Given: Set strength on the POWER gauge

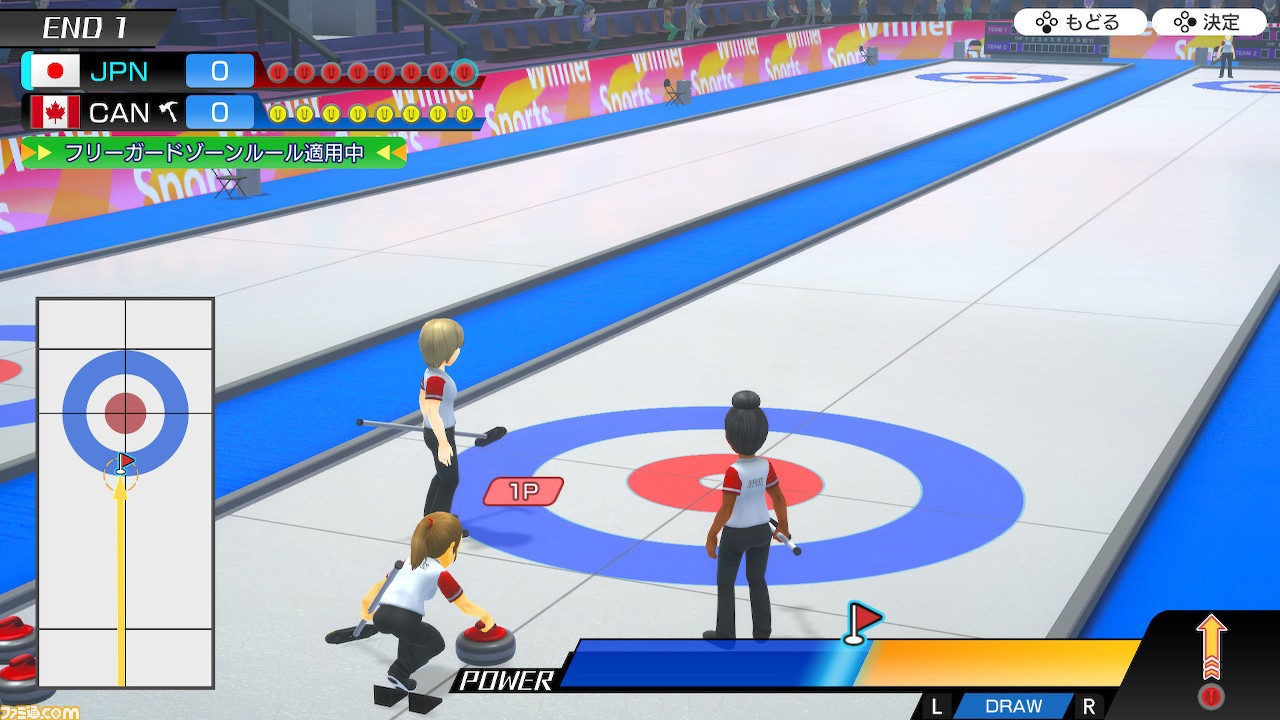Looking at the screenshot, I should pyautogui.click(x=850, y=663).
